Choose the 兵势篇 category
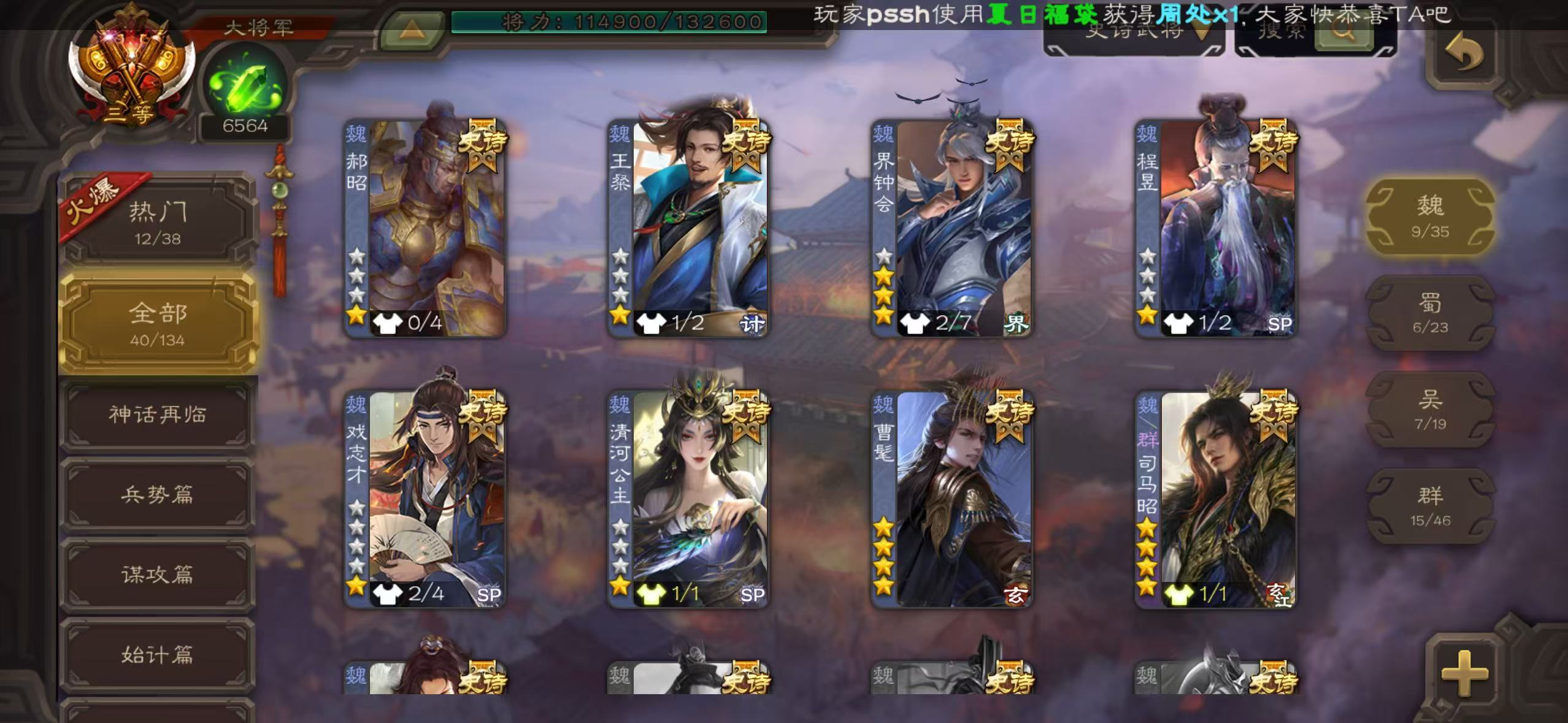 (x=158, y=495)
